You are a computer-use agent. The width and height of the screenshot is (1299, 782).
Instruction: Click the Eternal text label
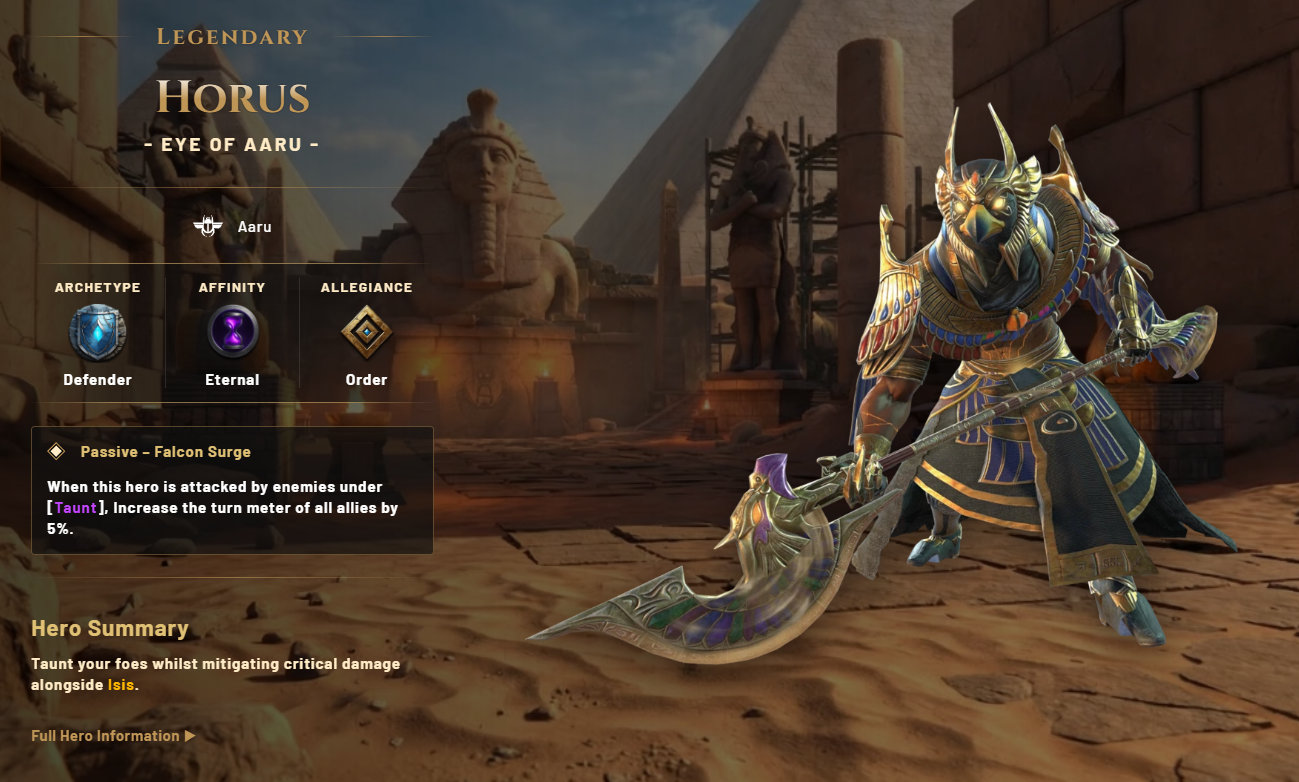tap(231, 380)
